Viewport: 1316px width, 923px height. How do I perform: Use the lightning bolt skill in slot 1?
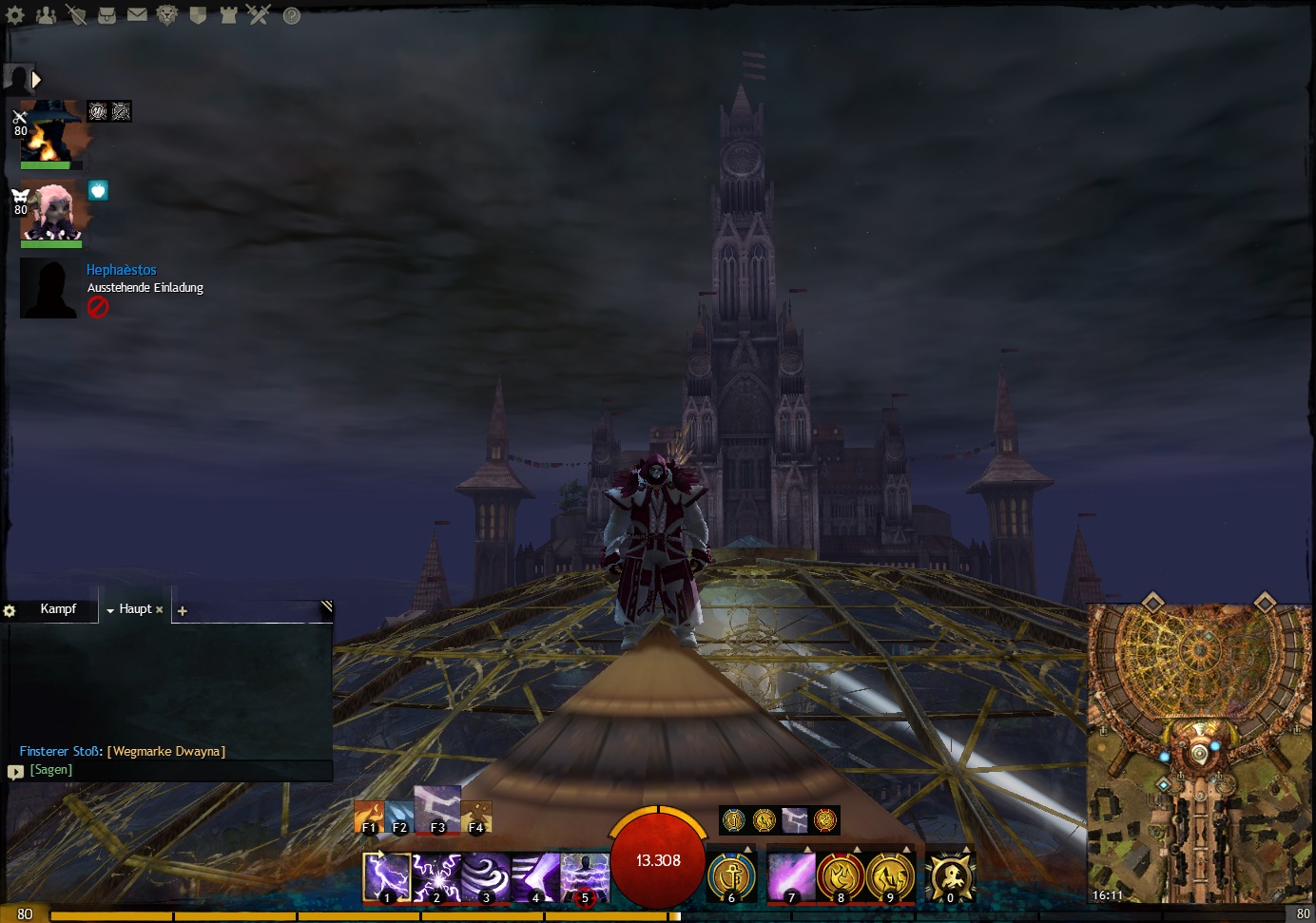(387, 875)
